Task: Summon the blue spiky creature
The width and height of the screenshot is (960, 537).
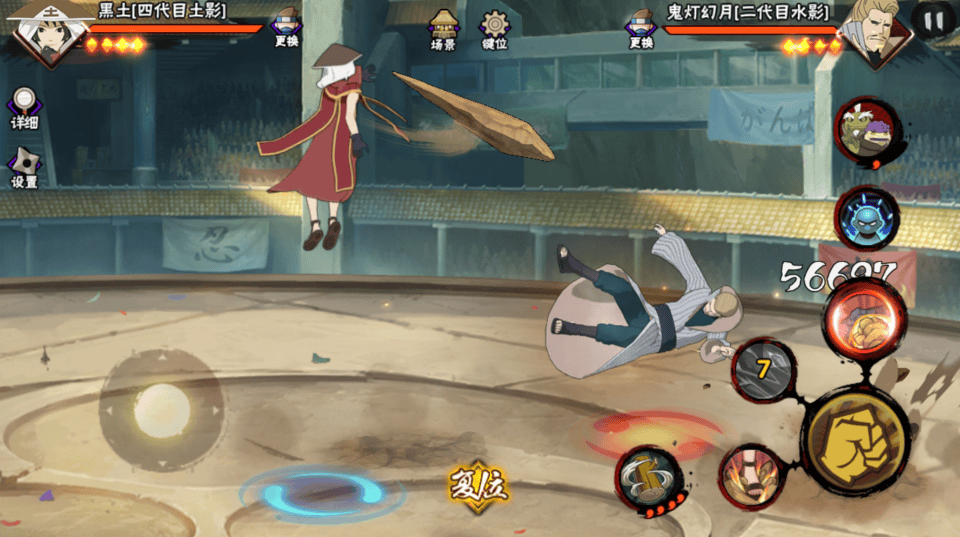Action: [x=866, y=216]
